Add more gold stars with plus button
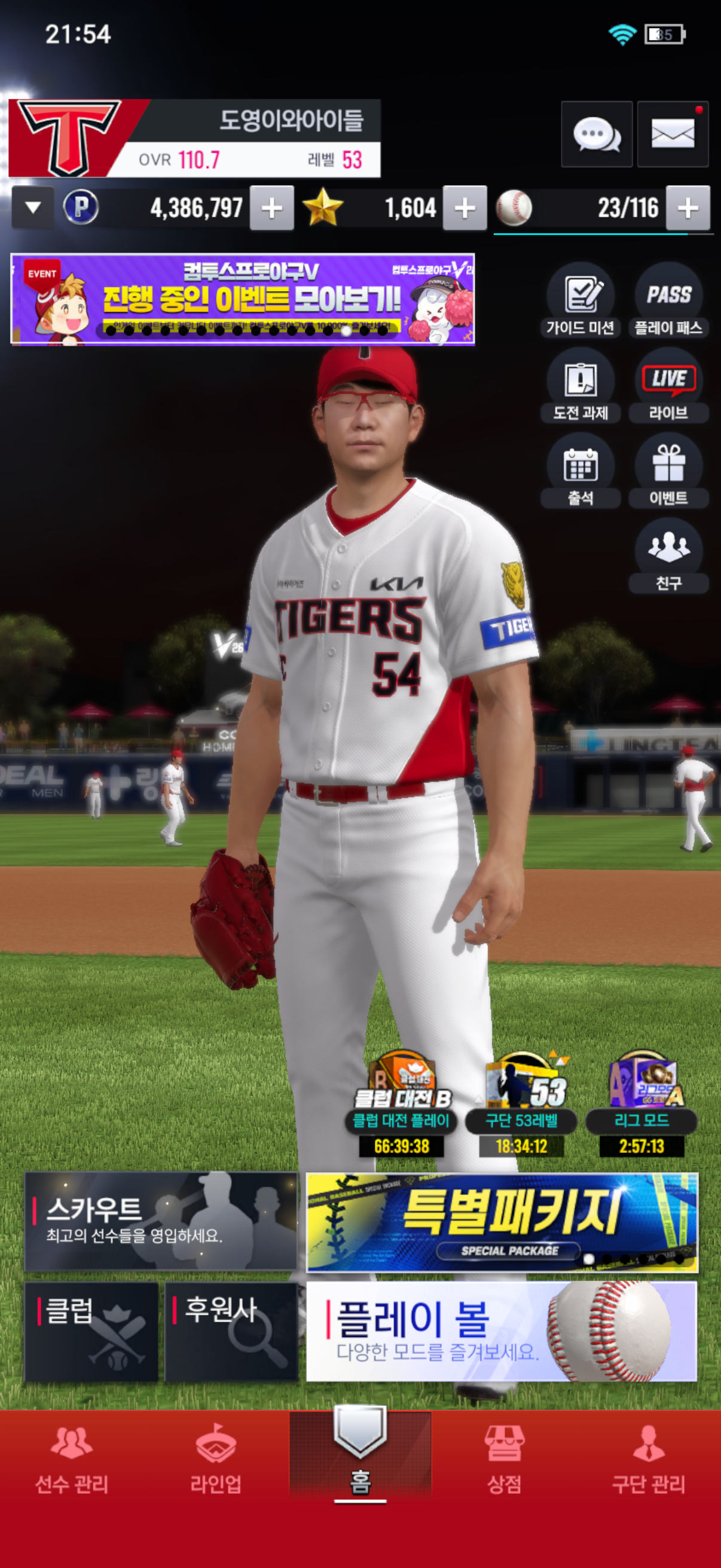721x1568 pixels. 465,208
